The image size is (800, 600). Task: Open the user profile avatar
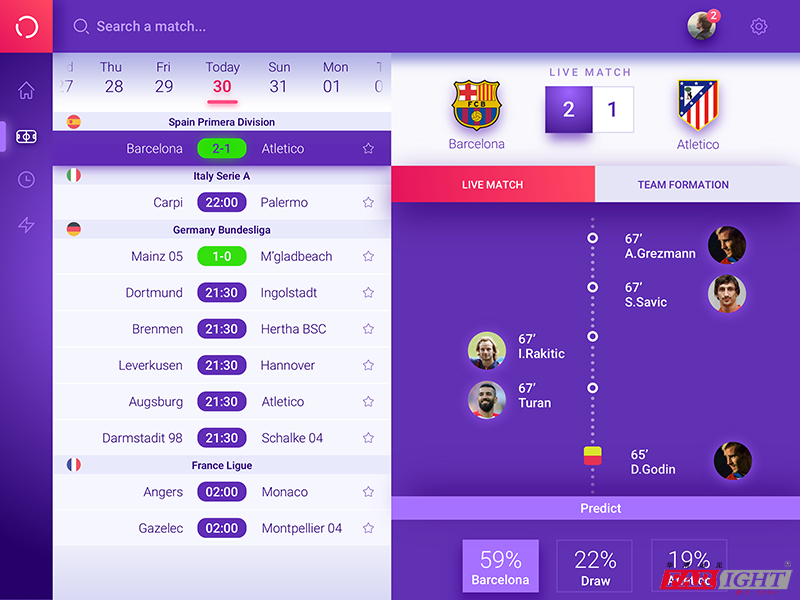pos(702,27)
